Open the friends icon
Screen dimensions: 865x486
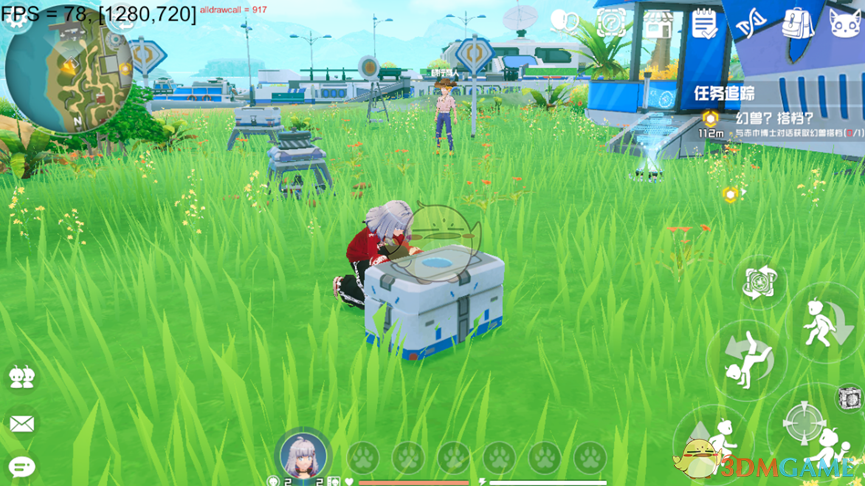pyautogui.click(x=21, y=377)
